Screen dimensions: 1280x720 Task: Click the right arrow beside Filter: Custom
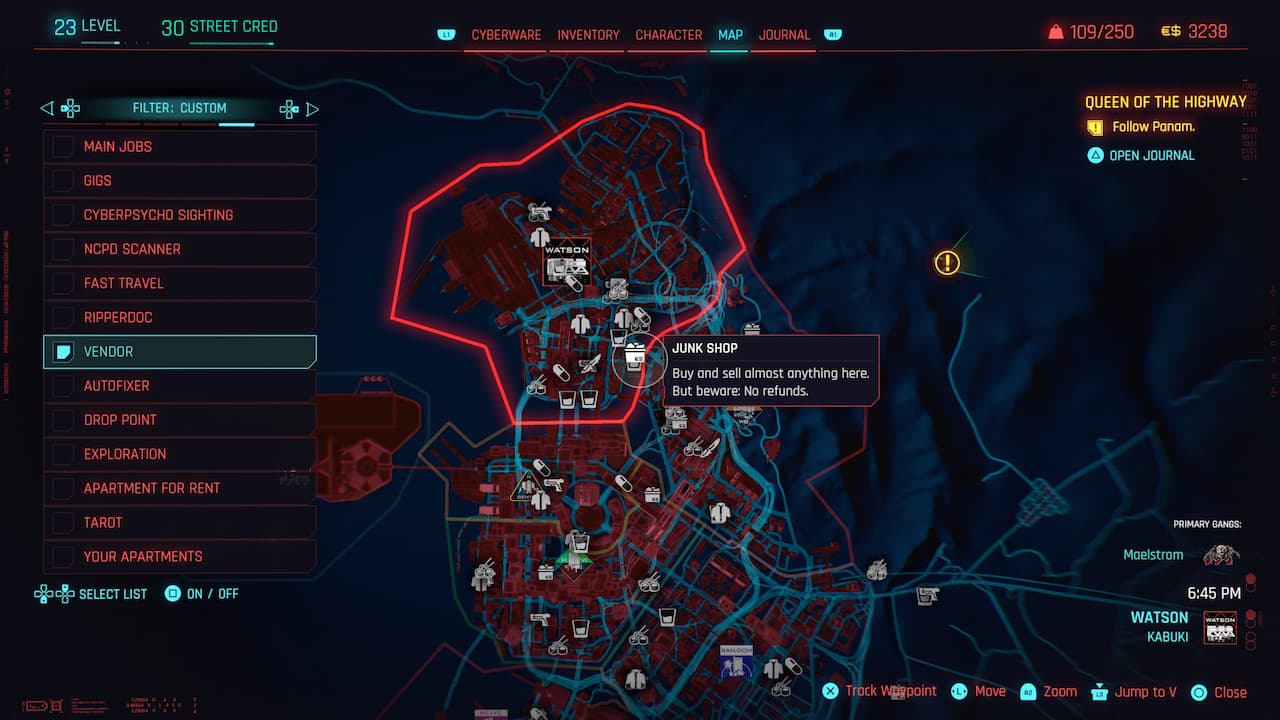[312, 108]
